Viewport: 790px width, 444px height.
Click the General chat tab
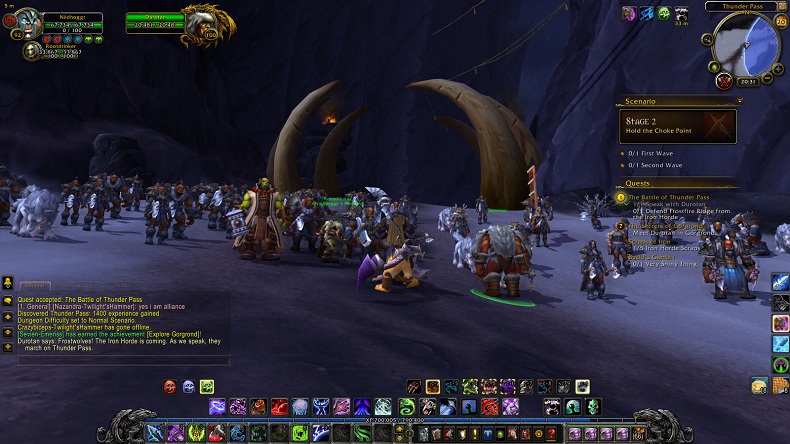click(35, 286)
